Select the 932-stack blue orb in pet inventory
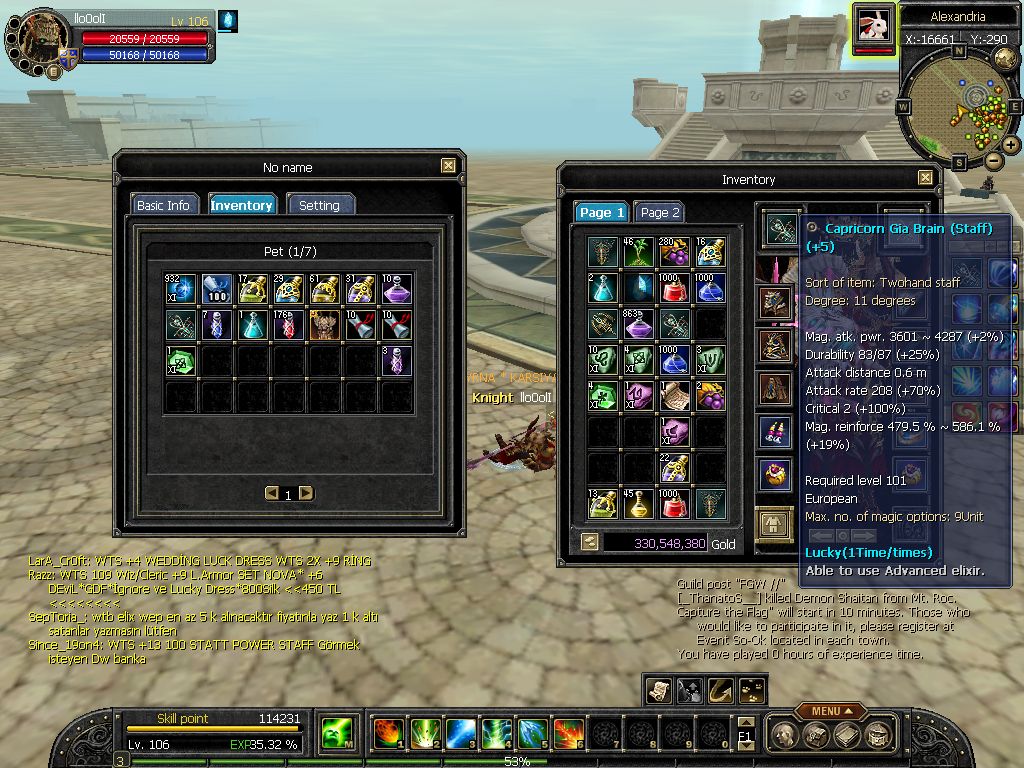This screenshot has width=1024, height=768. pos(181,289)
